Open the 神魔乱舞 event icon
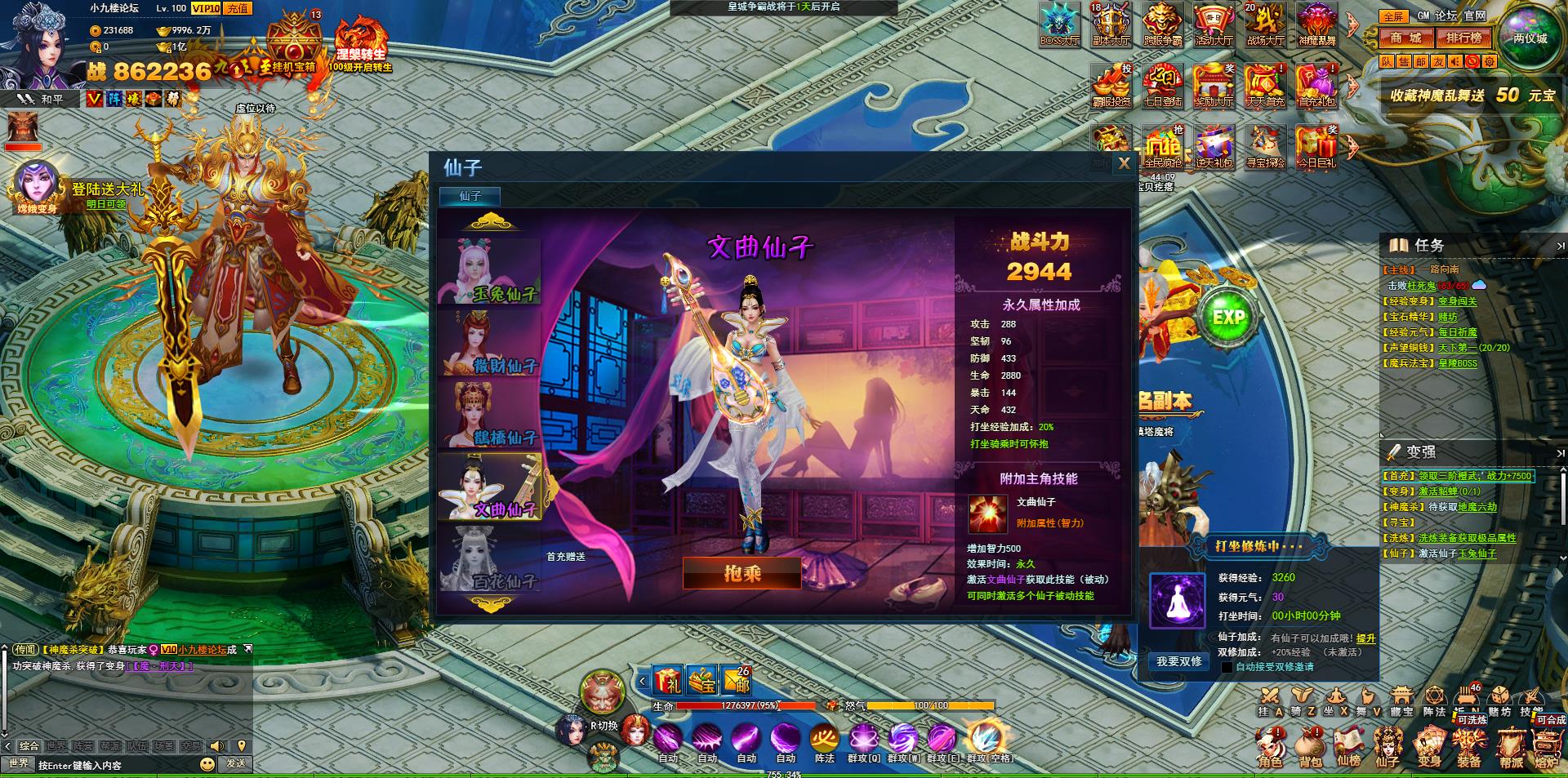 pyautogui.click(x=1317, y=24)
